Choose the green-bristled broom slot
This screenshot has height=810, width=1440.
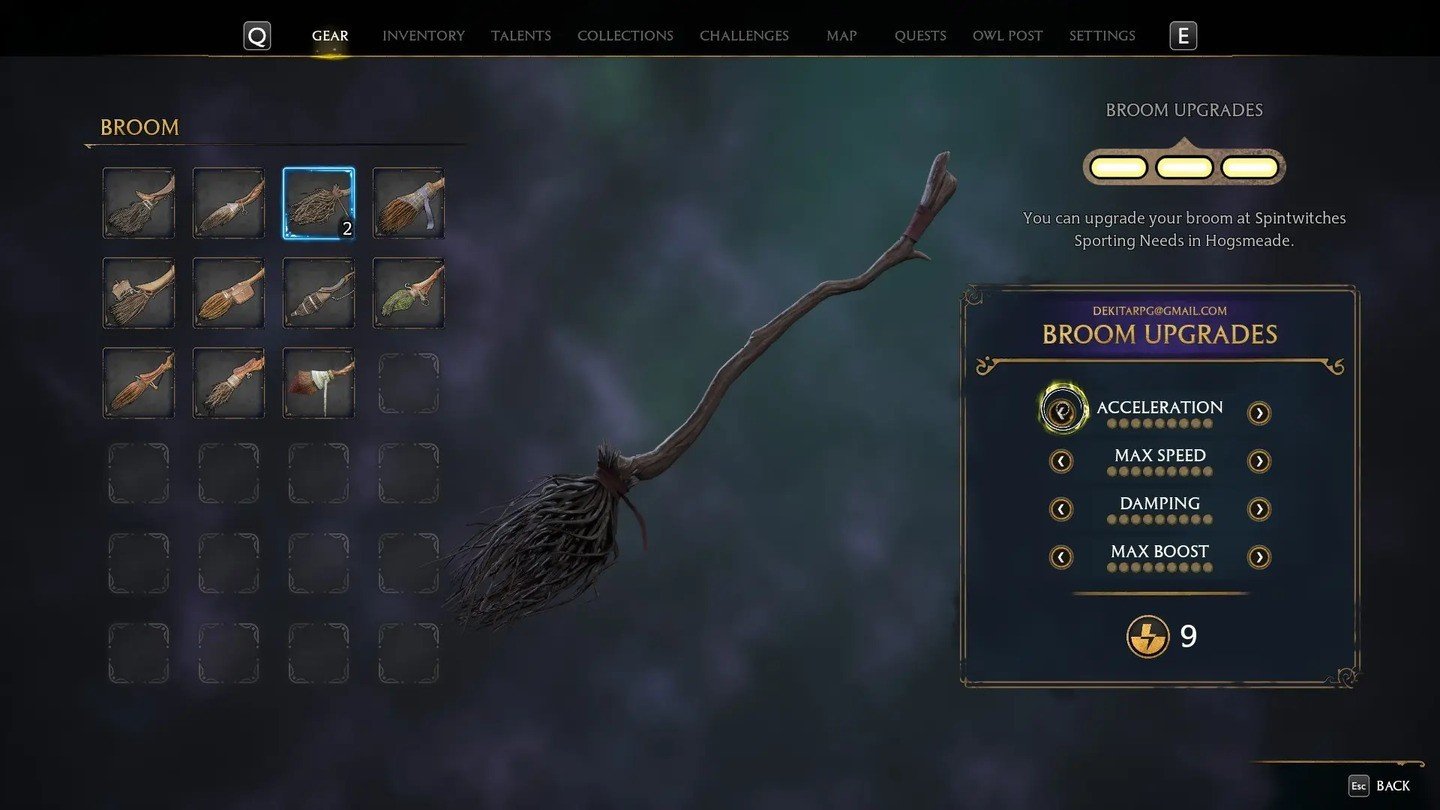tap(408, 293)
